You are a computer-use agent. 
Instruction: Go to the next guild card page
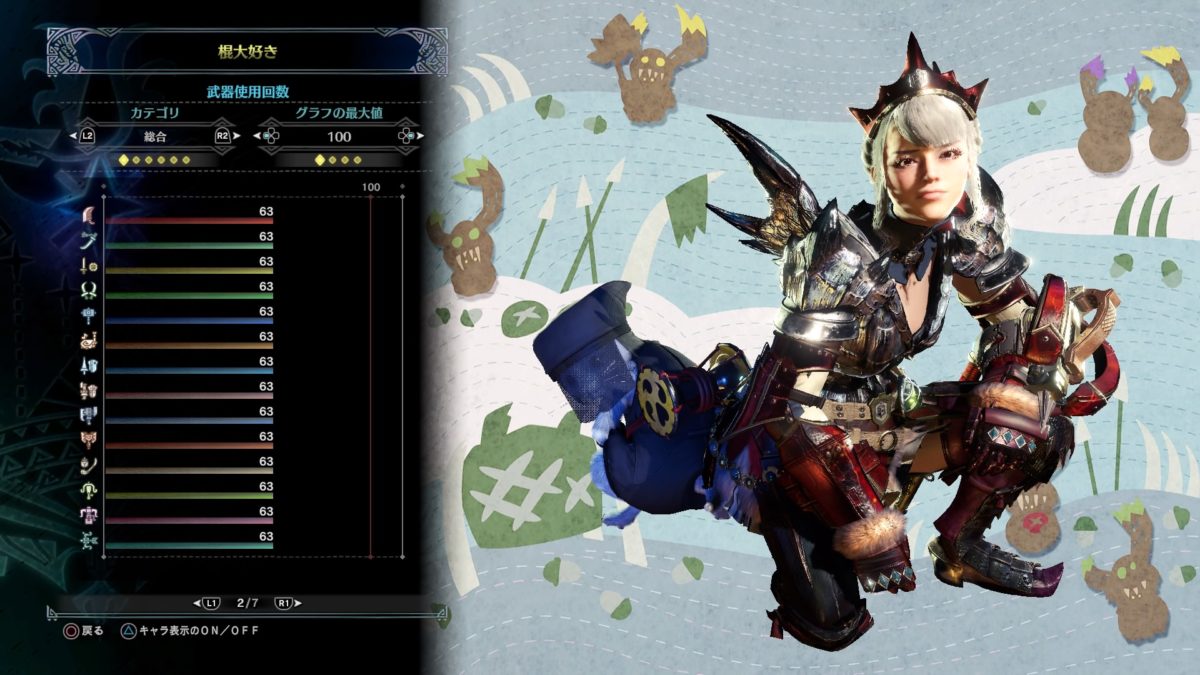point(287,603)
